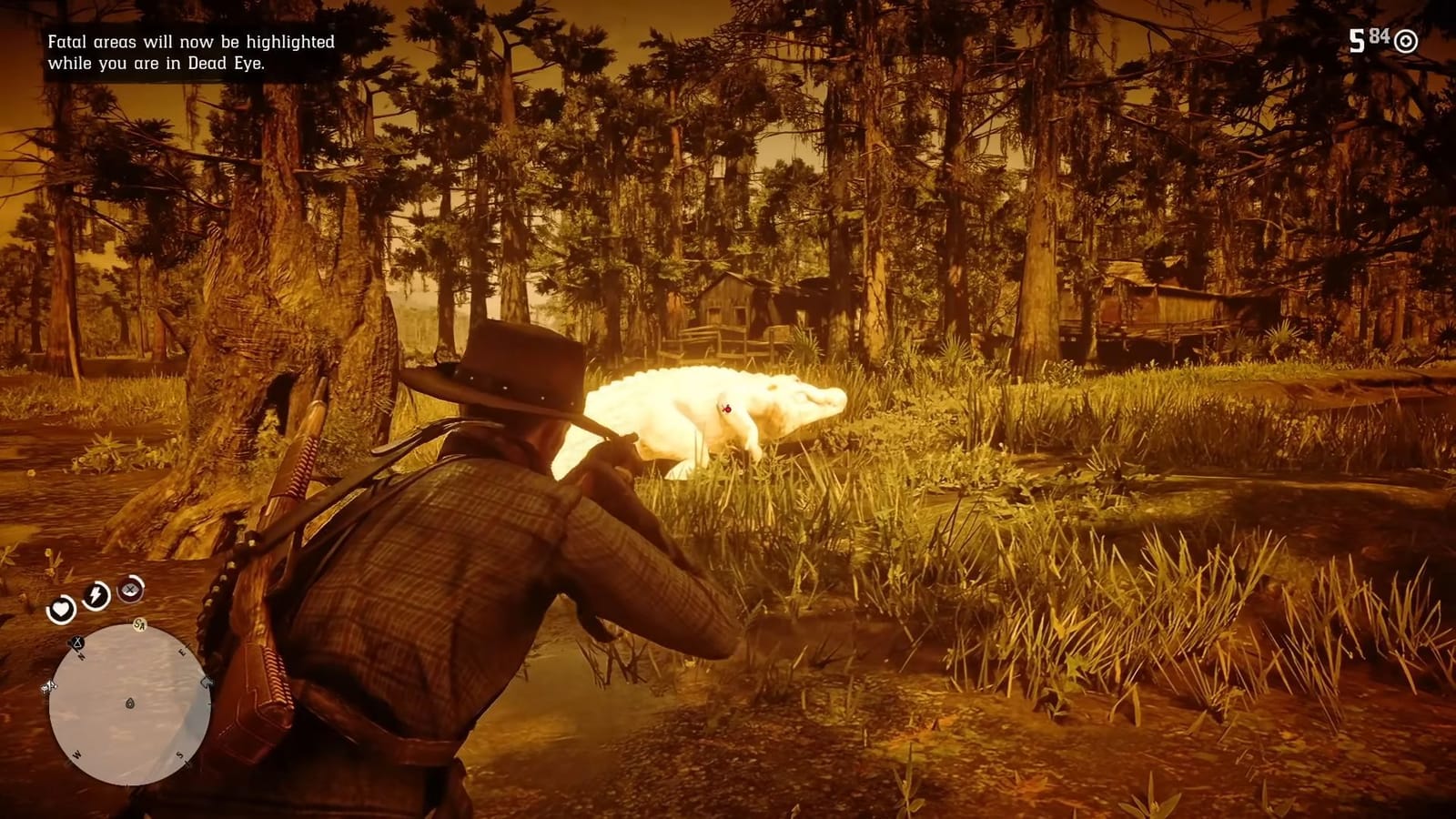The image size is (1456, 819).
Task: Toggle the fatal area marker on the alligator
Action: 727,409
